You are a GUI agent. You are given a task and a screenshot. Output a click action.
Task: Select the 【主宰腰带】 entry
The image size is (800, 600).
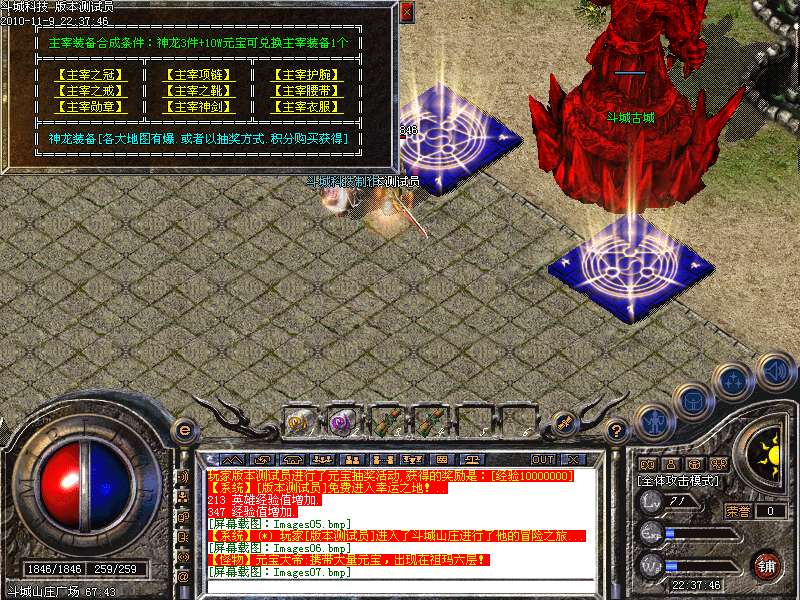[x=308, y=91]
